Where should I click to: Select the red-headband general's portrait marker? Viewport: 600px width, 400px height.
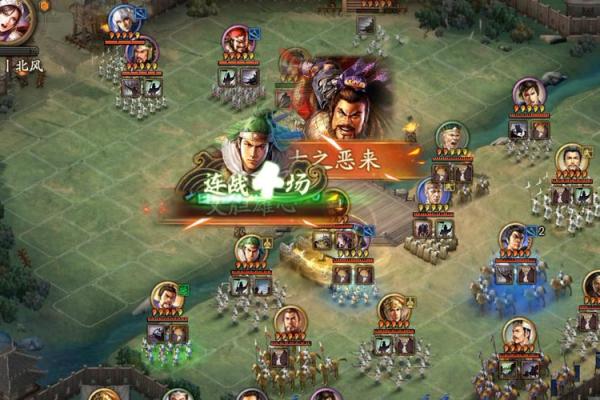point(236,41)
